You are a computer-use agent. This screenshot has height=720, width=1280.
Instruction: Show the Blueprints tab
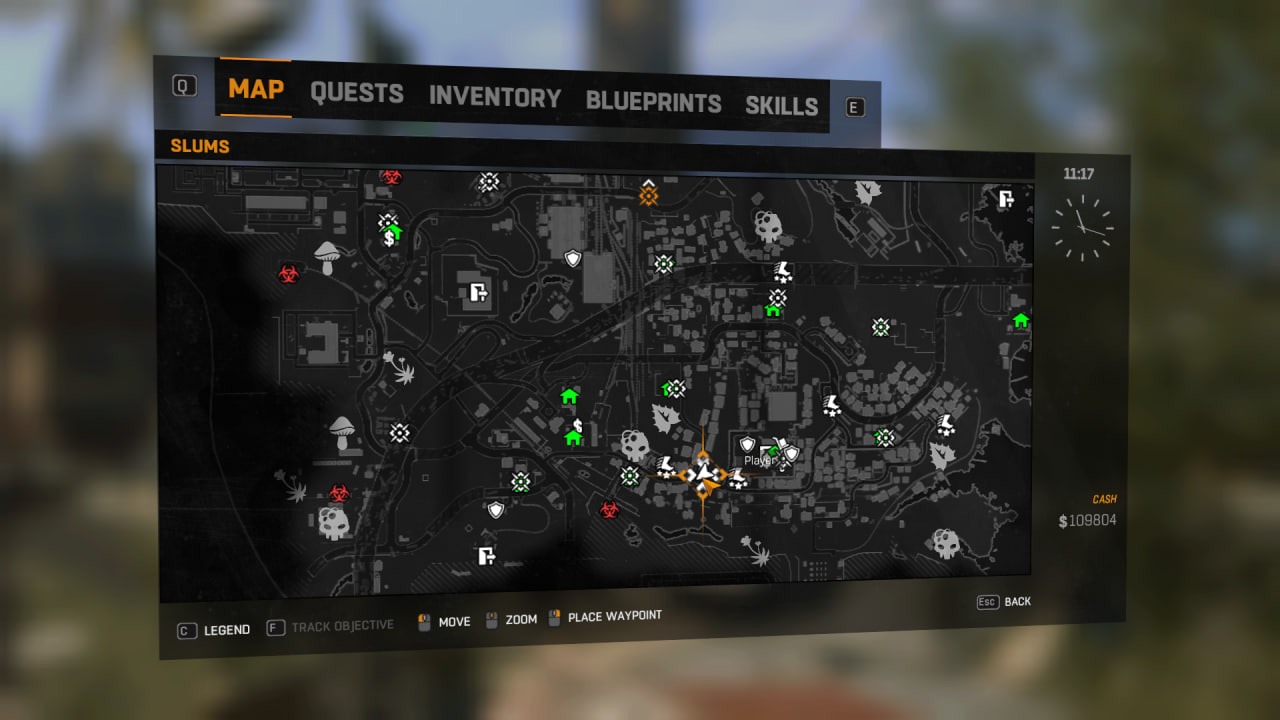click(x=653, y=102)
